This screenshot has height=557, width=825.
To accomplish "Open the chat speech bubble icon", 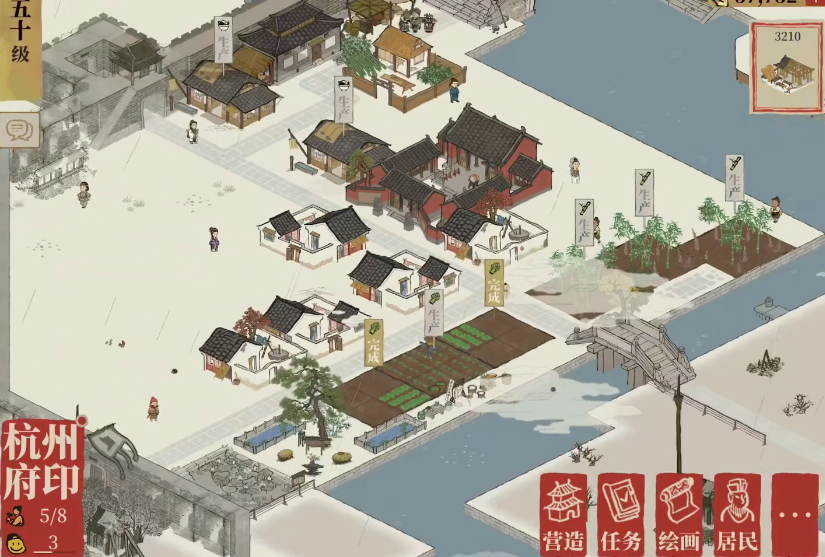I will coord(18,130).
